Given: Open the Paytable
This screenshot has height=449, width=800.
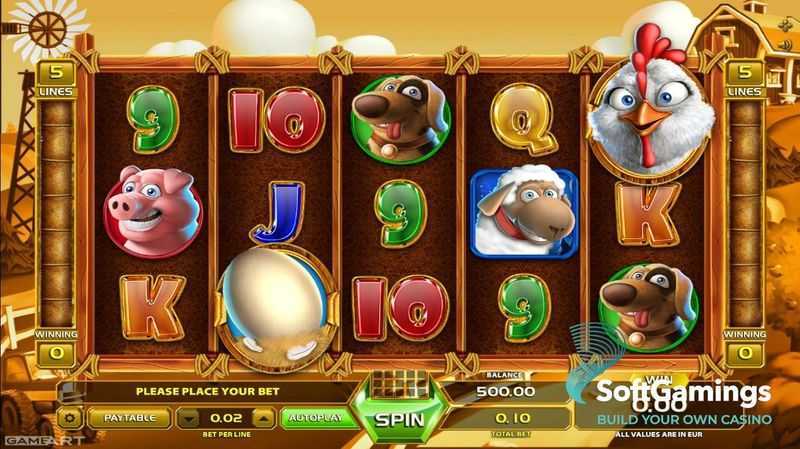Looking at the screenshot, I should [x=130, y=417].
